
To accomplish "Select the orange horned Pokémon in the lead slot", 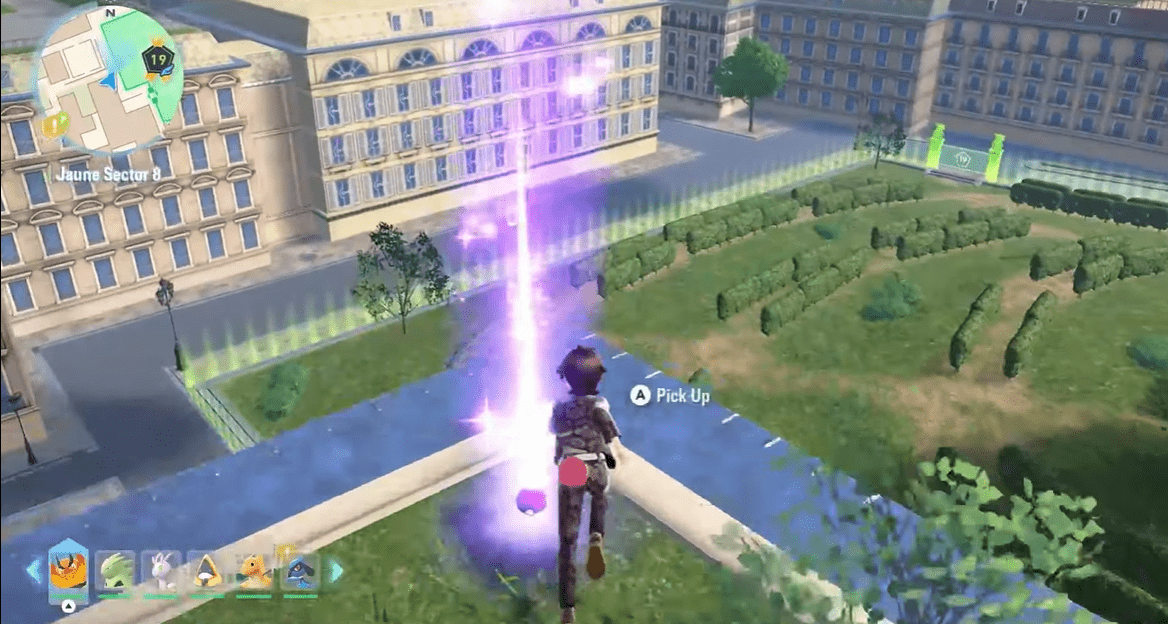I will point(68,571).
